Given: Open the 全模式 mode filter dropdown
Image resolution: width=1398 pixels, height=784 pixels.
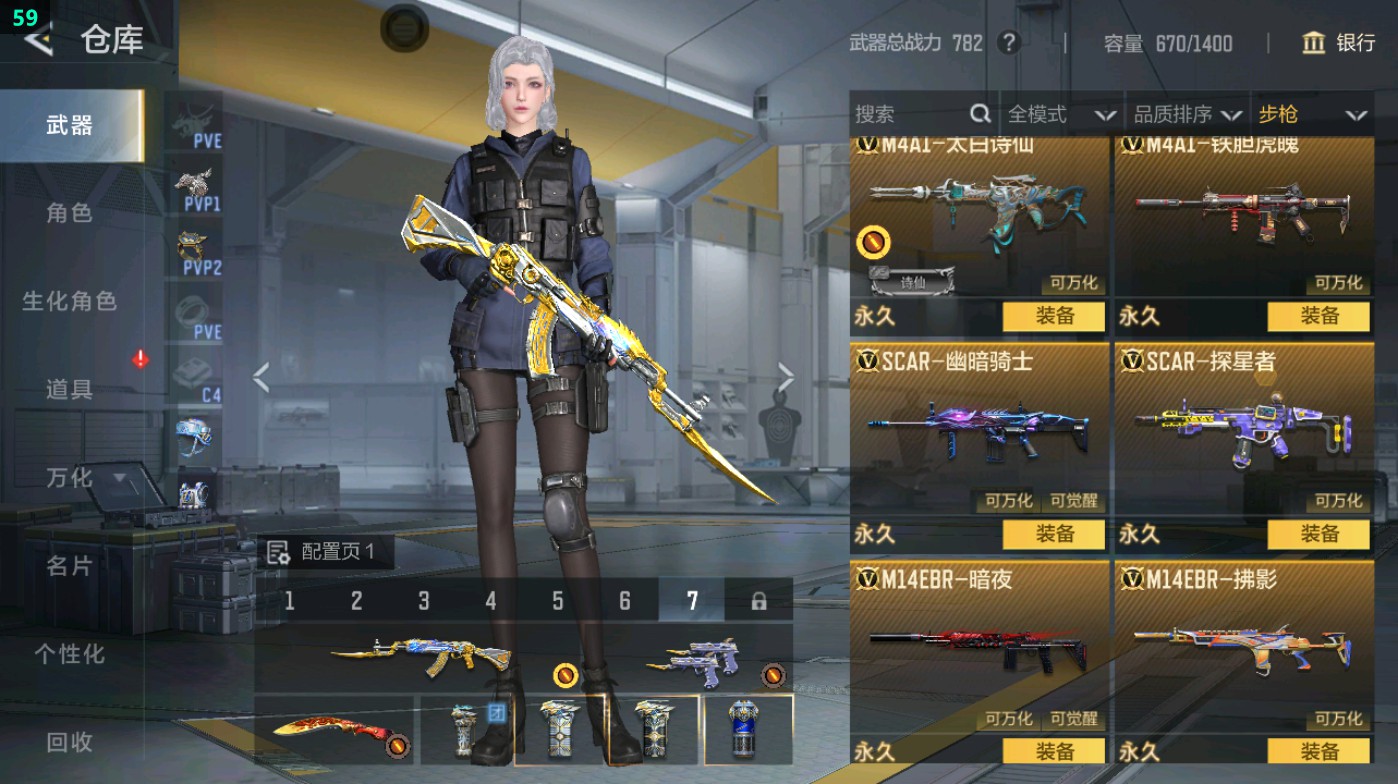Looking at the screenshot, I should 1060,115.
